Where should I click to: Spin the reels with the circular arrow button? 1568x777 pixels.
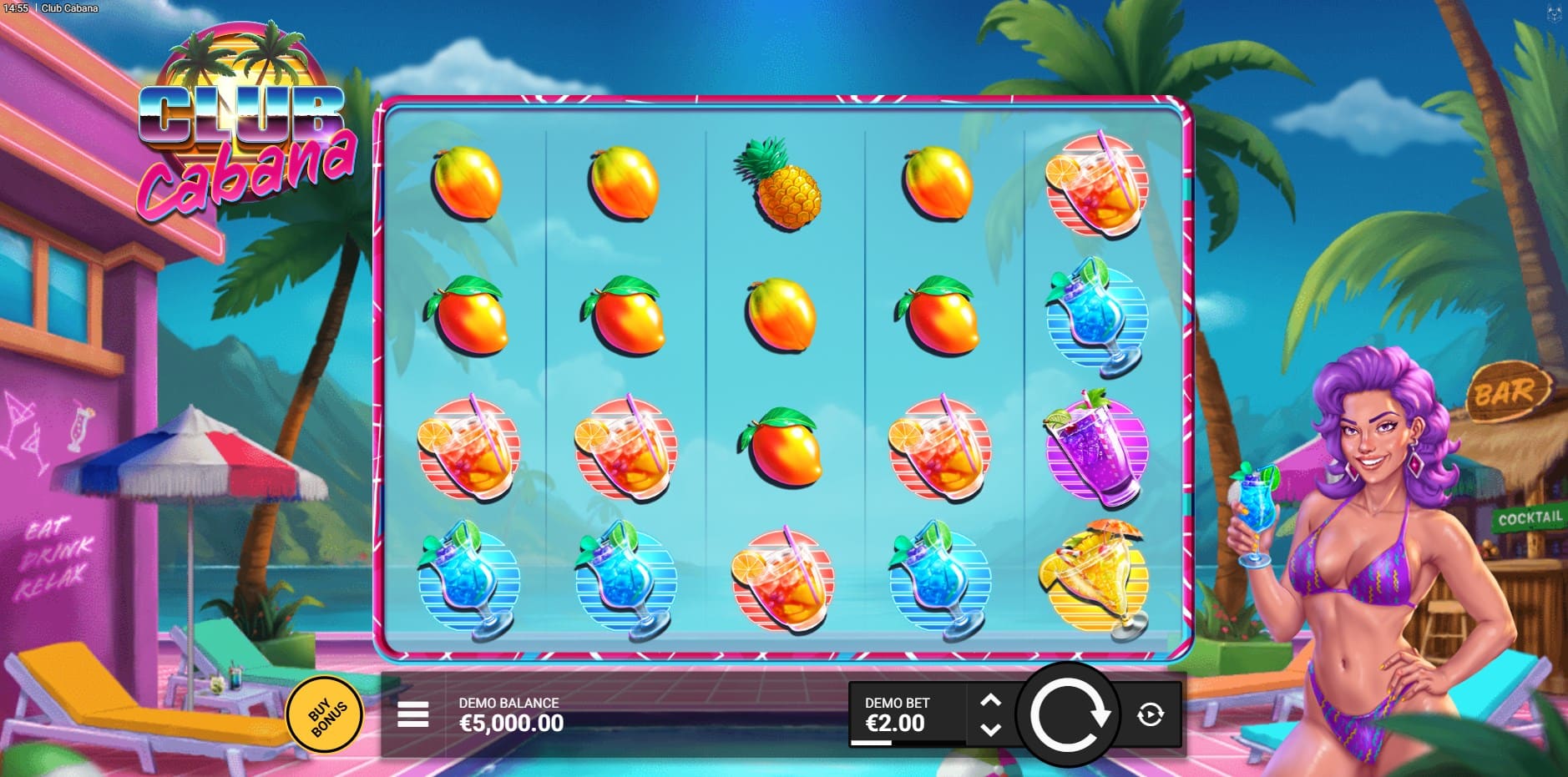coord(1067,714)
